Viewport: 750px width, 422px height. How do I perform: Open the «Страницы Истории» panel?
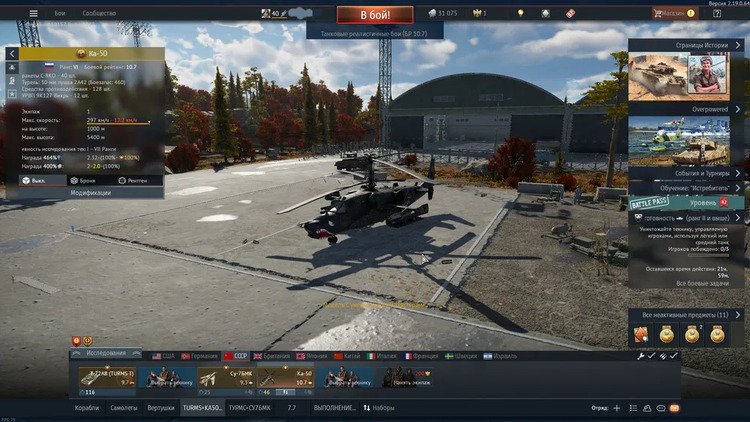point(688,44)
